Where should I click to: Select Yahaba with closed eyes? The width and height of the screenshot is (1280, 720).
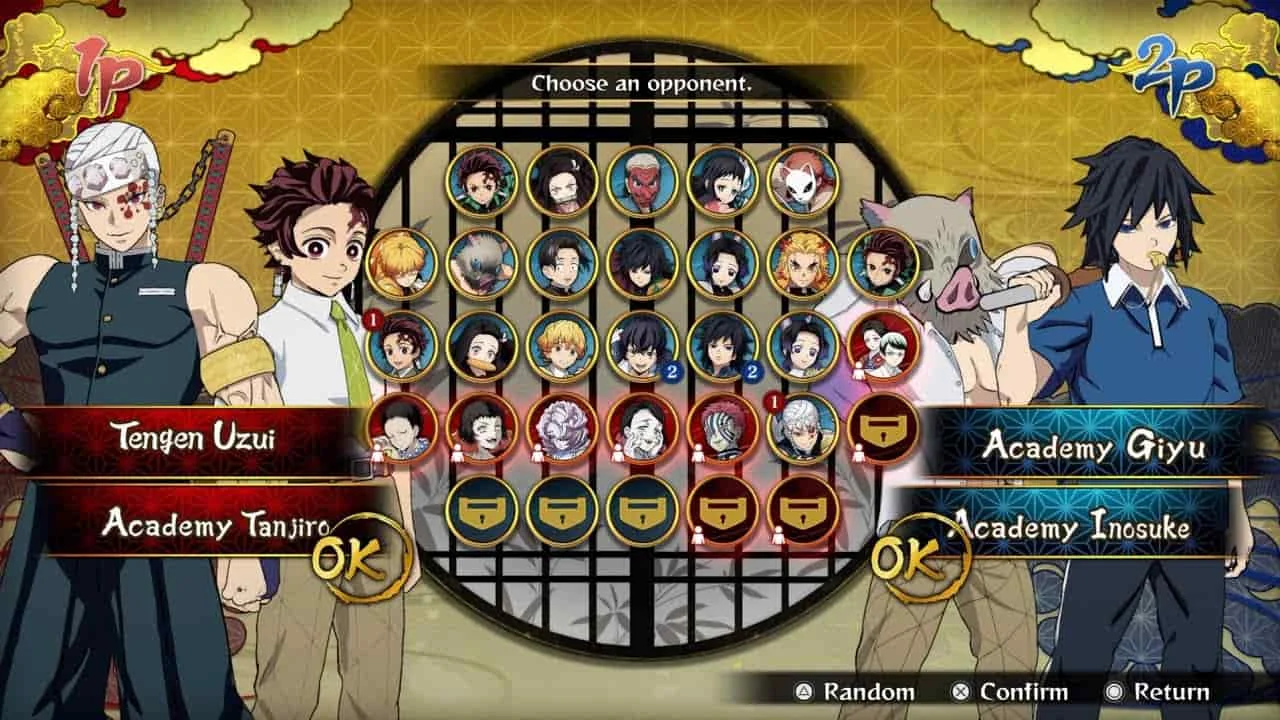click(x=402, y=427)
